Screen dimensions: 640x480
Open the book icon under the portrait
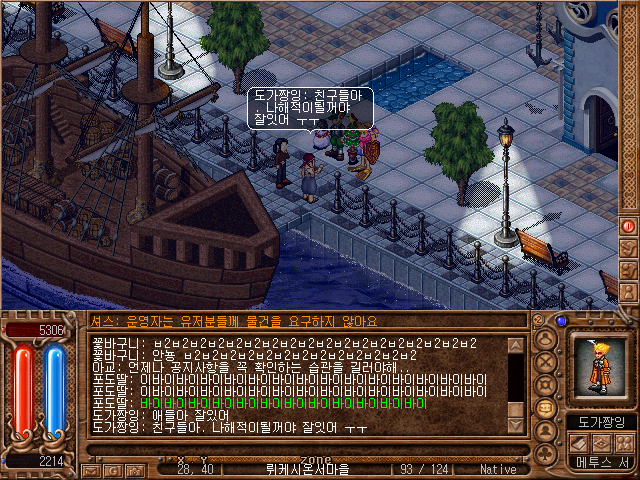click(579, 443)
